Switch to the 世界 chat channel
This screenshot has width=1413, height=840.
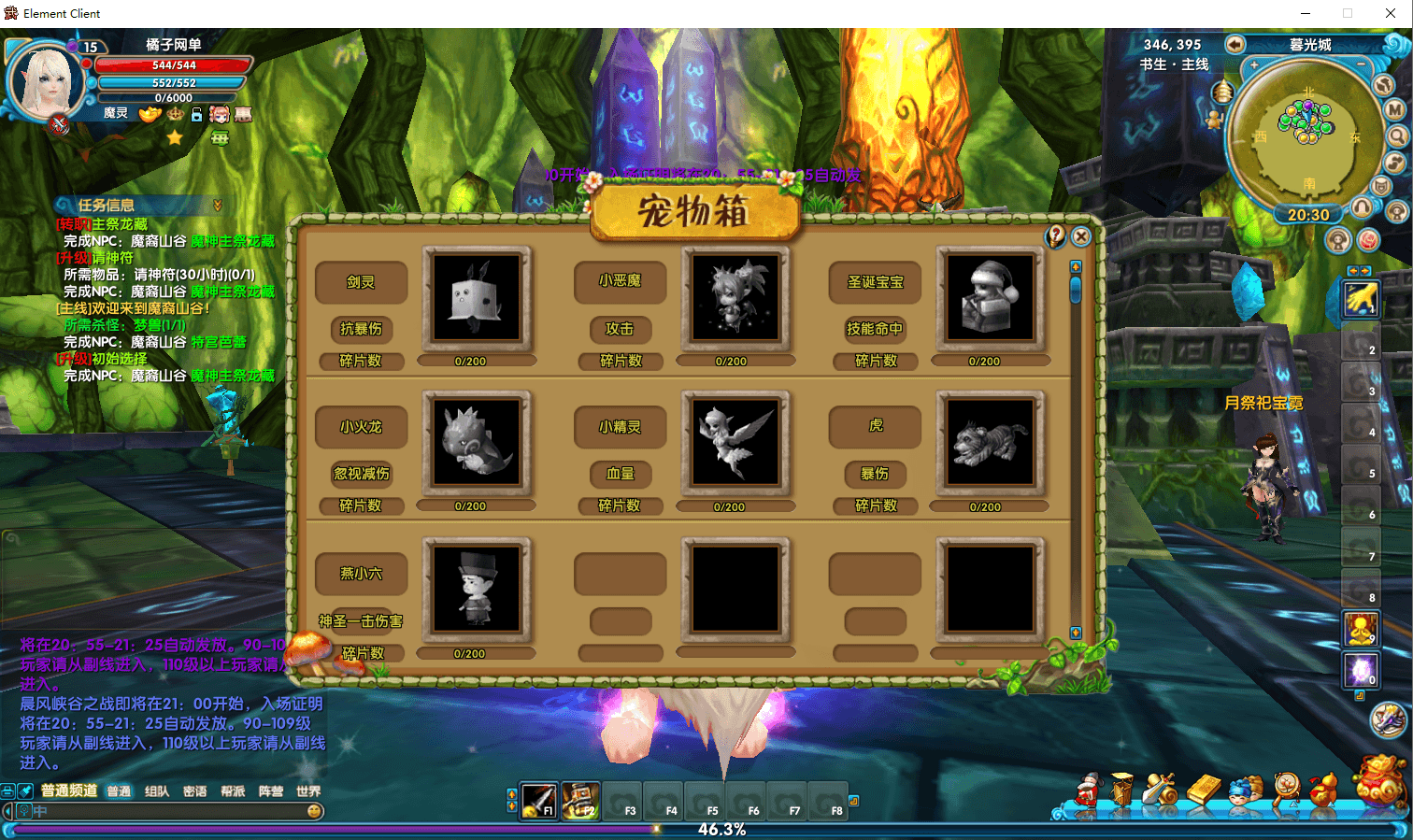click(x=308, y=791)
